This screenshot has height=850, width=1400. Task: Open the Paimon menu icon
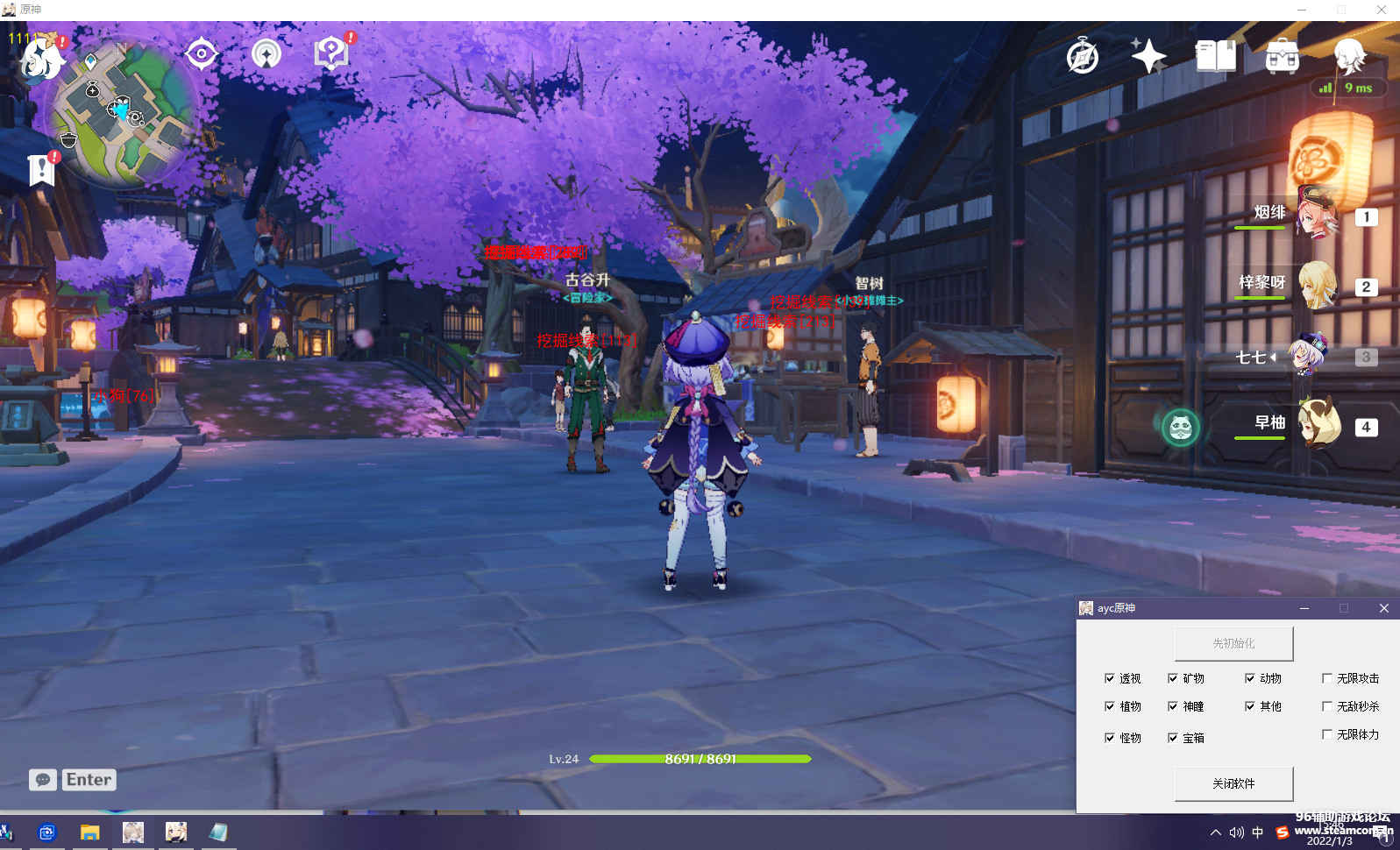[x=41, y=59]
